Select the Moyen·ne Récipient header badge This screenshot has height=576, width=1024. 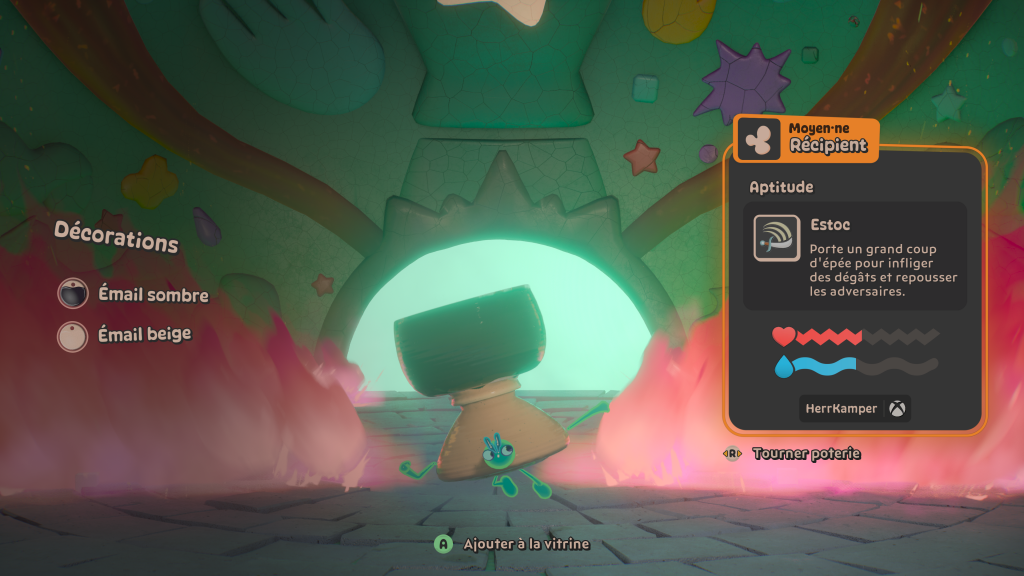click(807, 140)
